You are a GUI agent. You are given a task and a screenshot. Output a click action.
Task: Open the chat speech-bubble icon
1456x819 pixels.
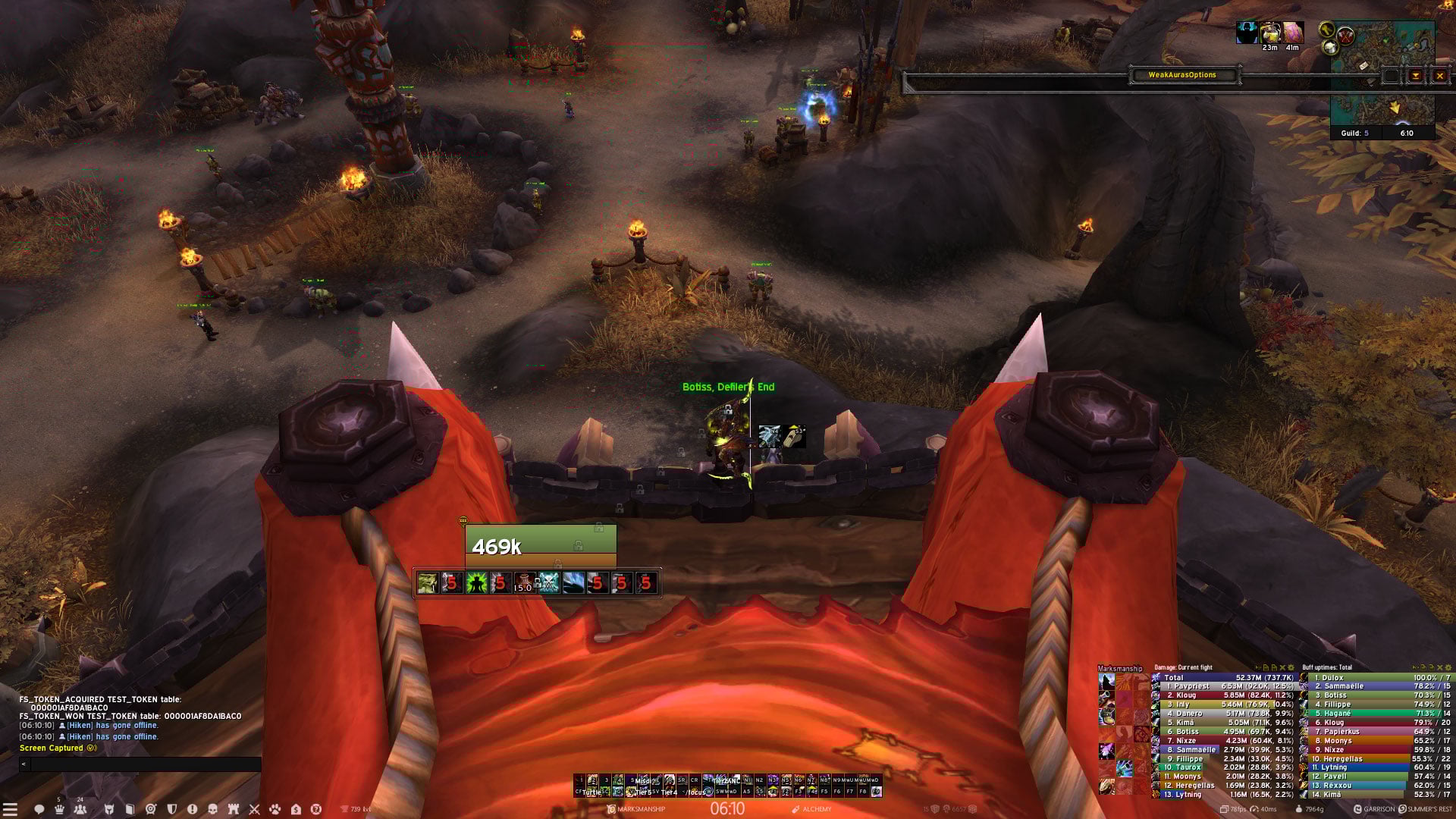[x=39, y=809]
